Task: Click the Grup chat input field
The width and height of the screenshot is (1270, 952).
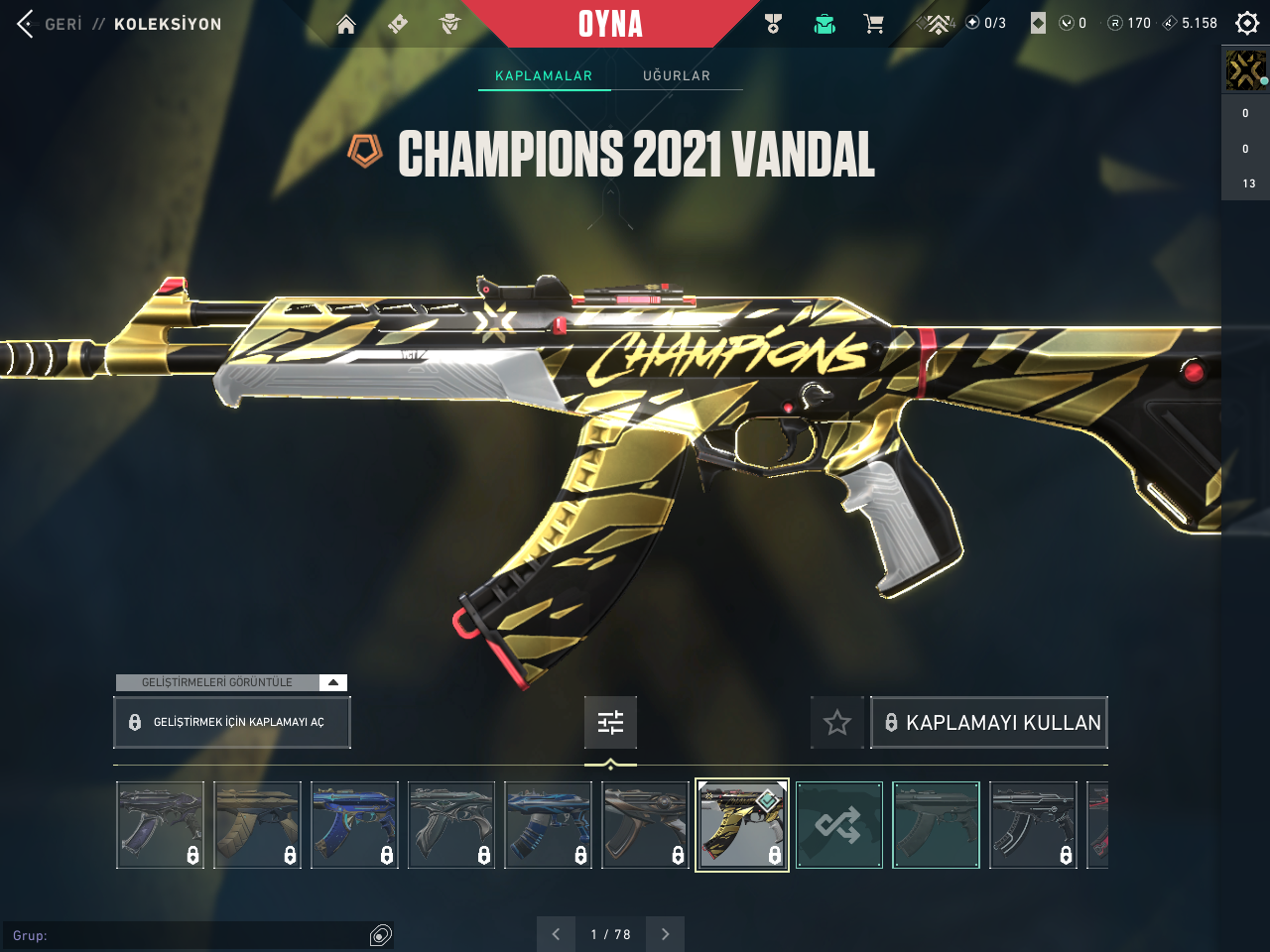Action: tap(189, 935)
